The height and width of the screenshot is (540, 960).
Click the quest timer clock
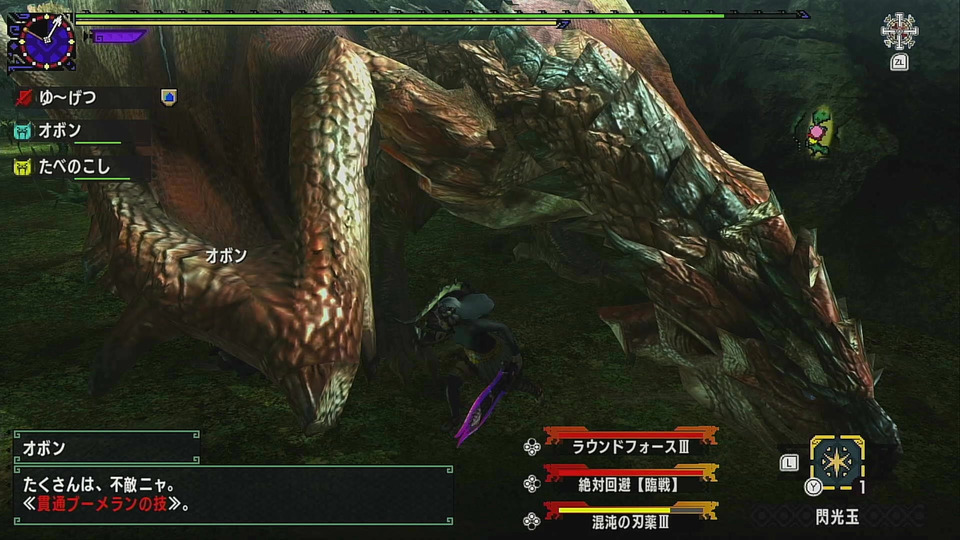(42, 40)
